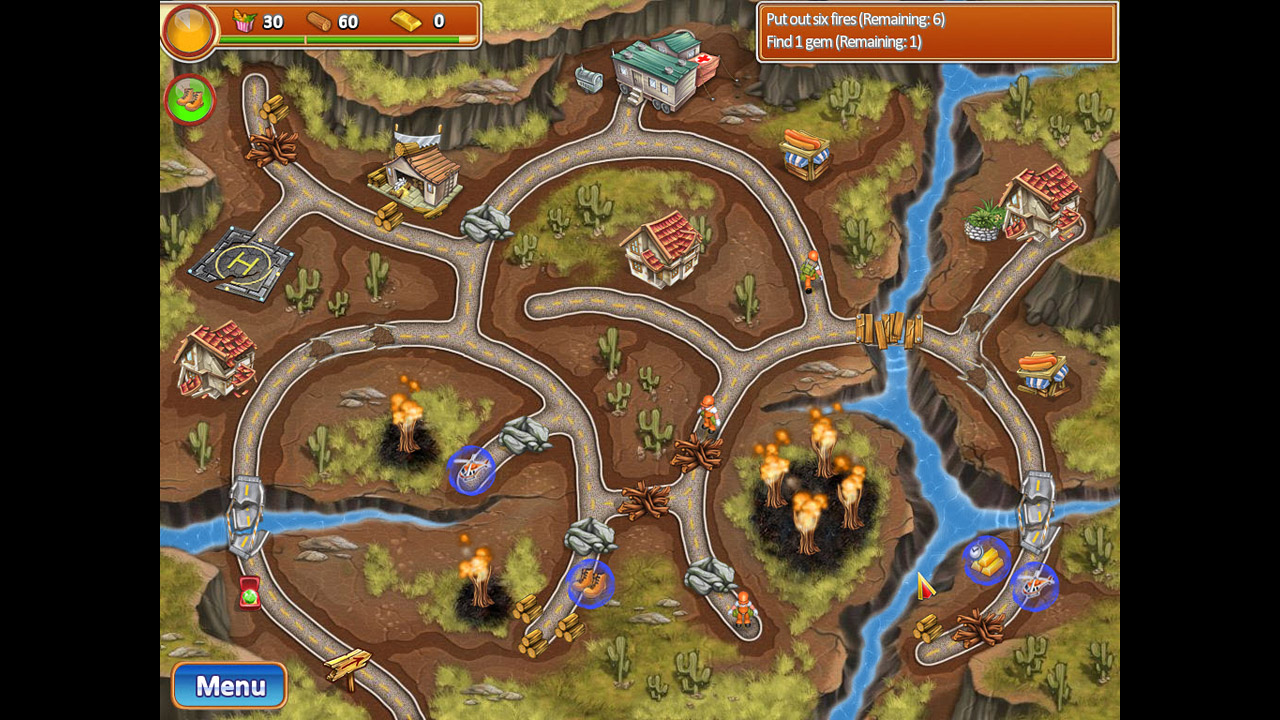
Task: Activate the running boots speed bonus
Action: pyautogui.click(x=190, y=98)
